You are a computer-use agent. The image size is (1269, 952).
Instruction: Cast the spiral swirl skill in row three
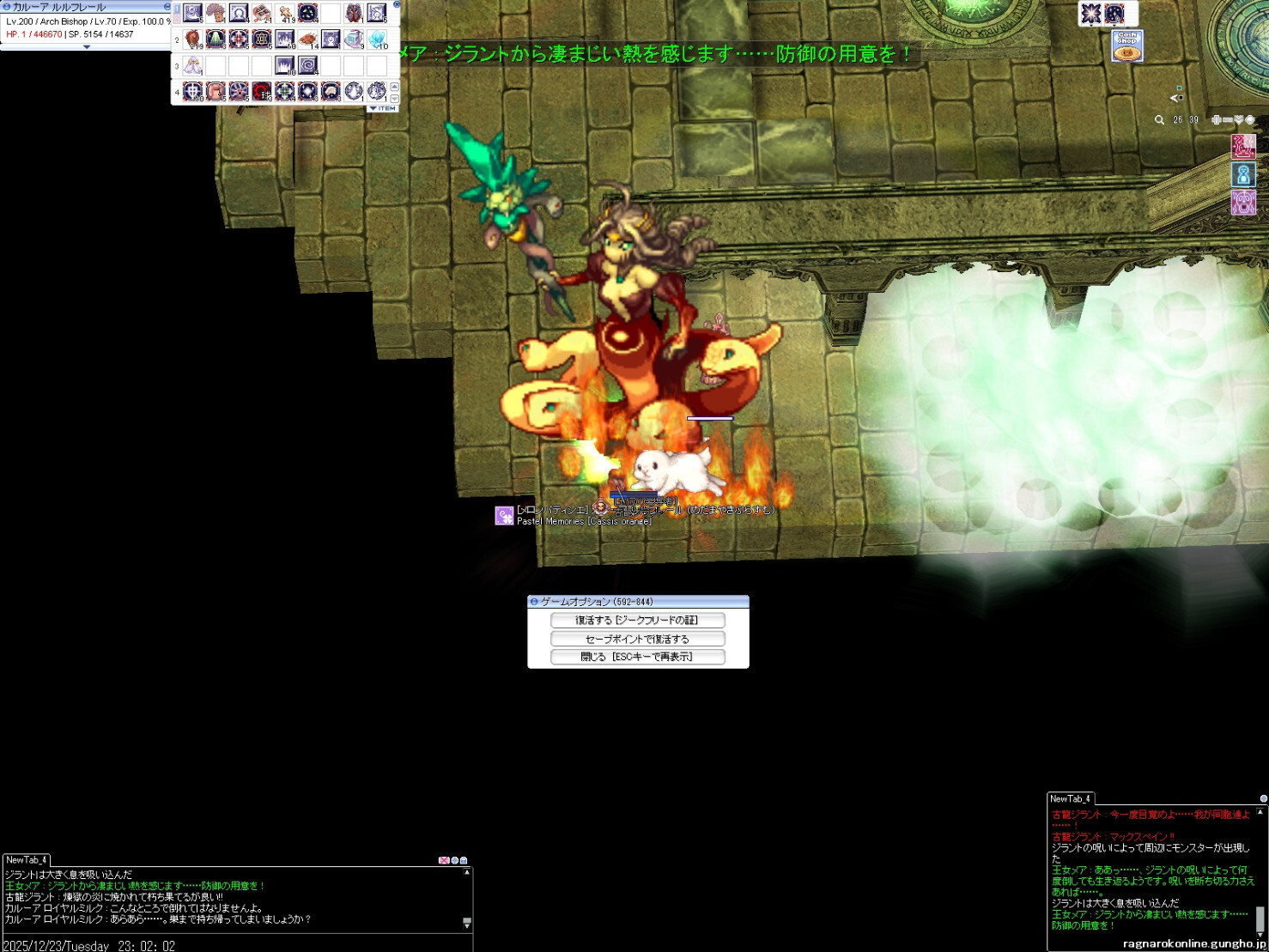(308, 65)
